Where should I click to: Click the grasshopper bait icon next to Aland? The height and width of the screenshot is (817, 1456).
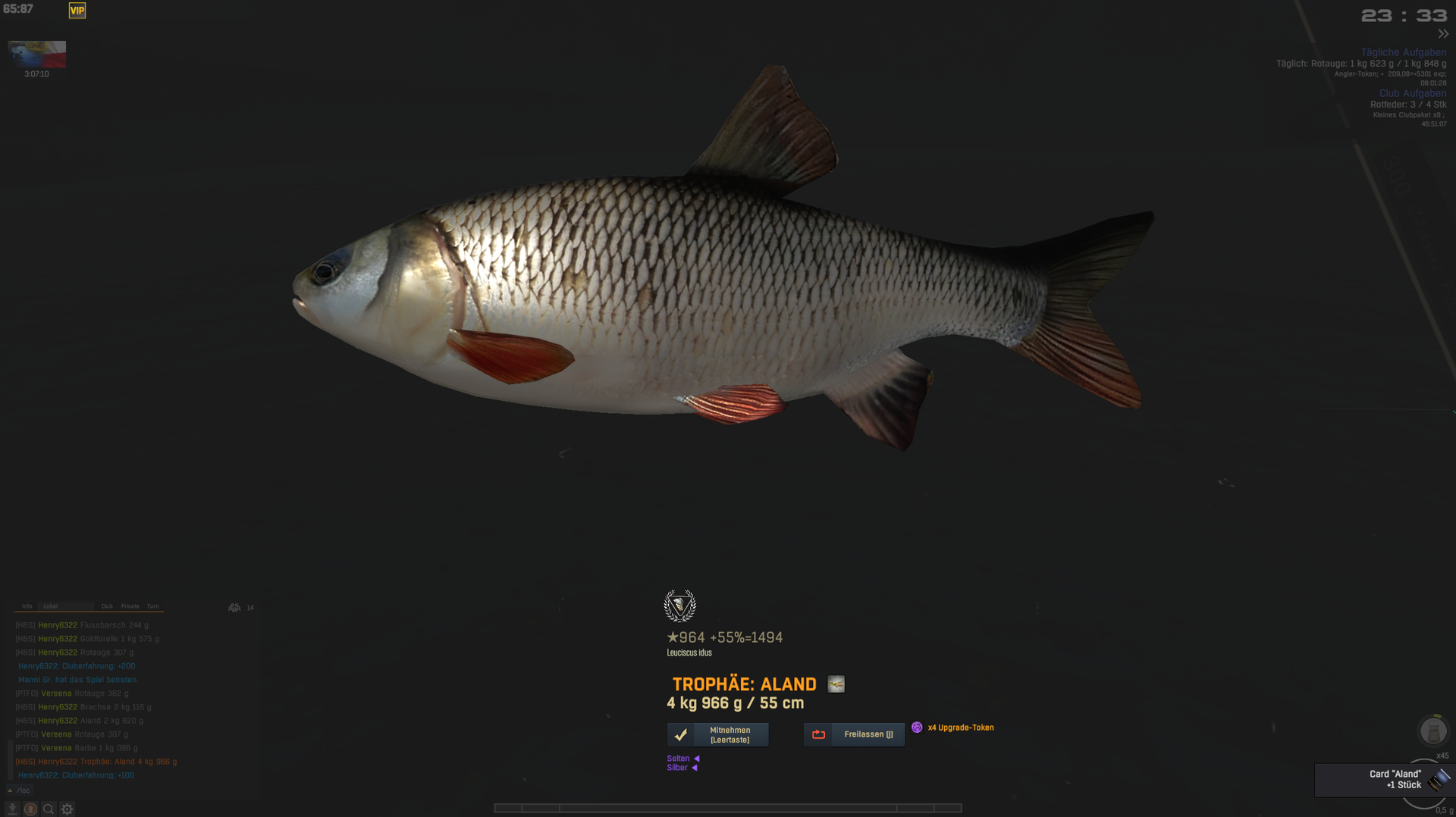click(836, 684)
